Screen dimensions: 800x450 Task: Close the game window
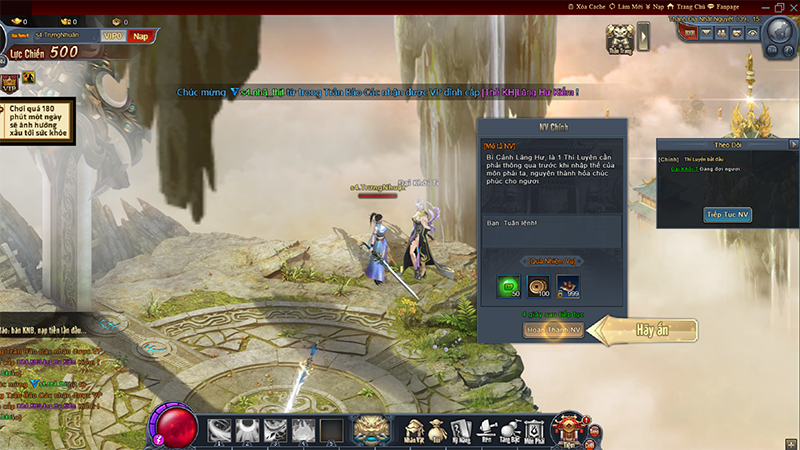coord(791,7)
